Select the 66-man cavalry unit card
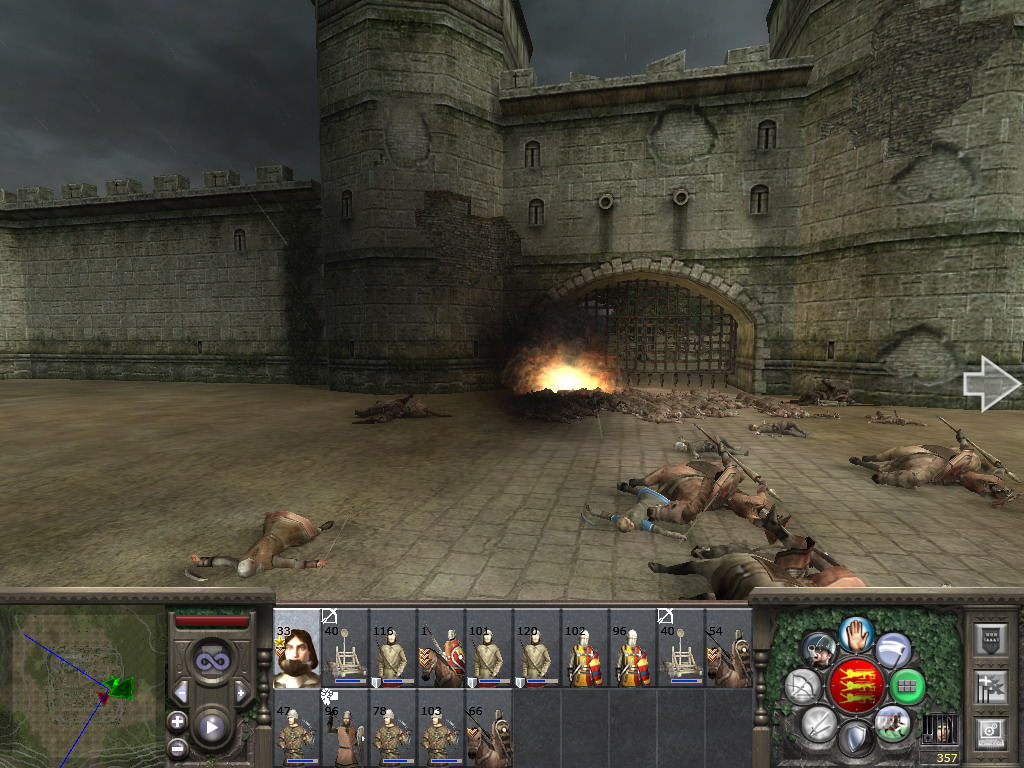Screen dimensions: 1024x768 (x=489, y=728)
